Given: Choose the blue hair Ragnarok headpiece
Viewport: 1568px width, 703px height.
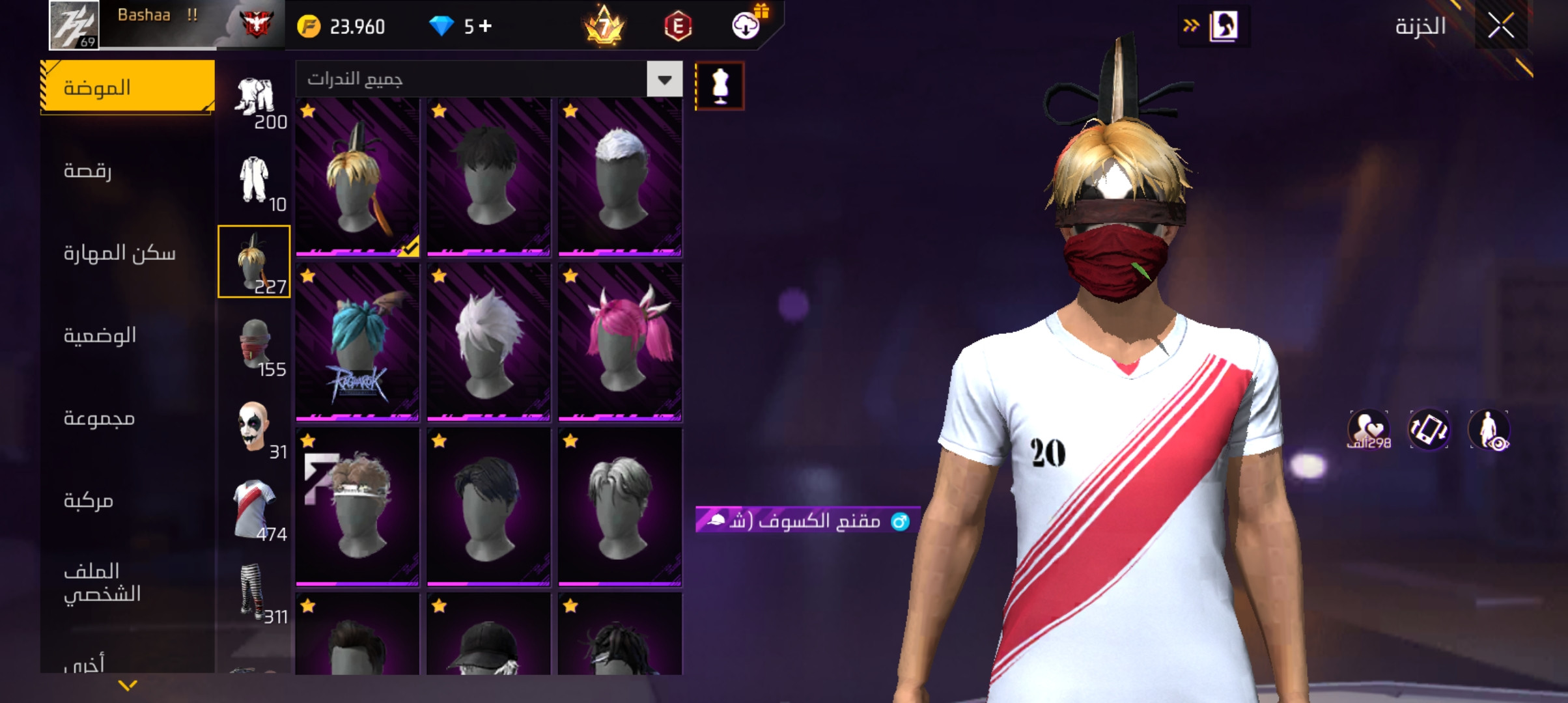Looking at the screenshot, I should tap(357, 342).
